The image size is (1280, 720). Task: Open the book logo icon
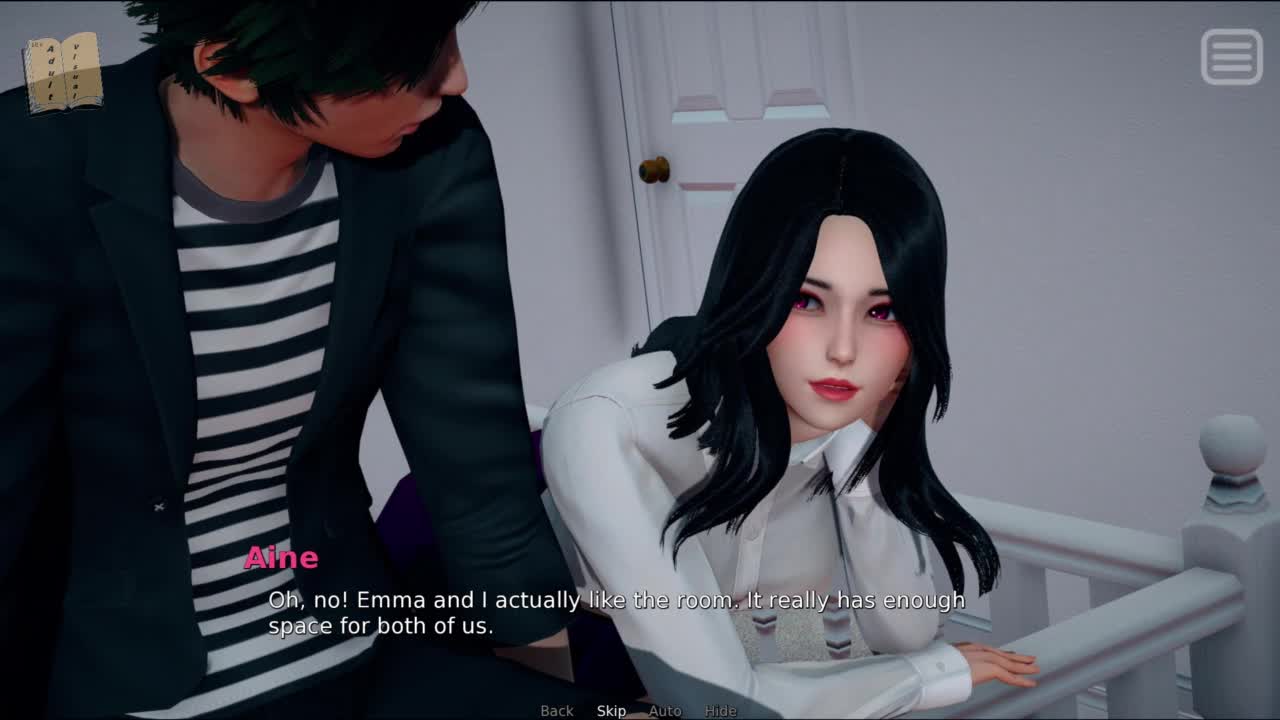pyautogui.click(x=63, y=72)
